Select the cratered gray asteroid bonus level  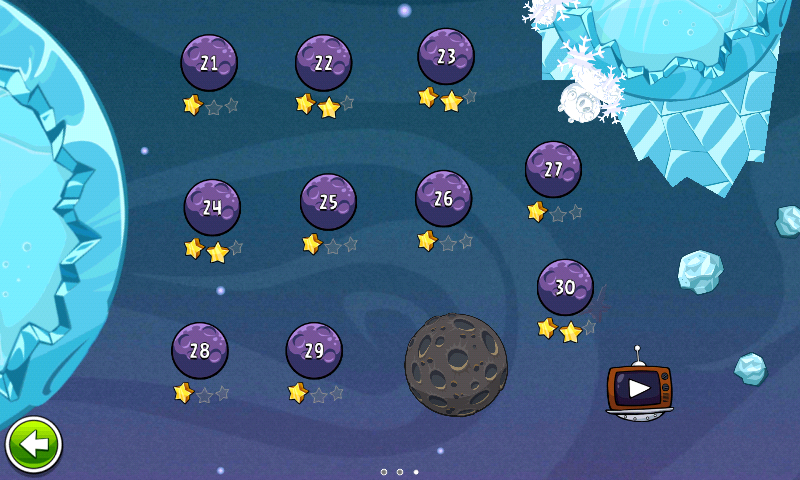(x=456, y=365)
